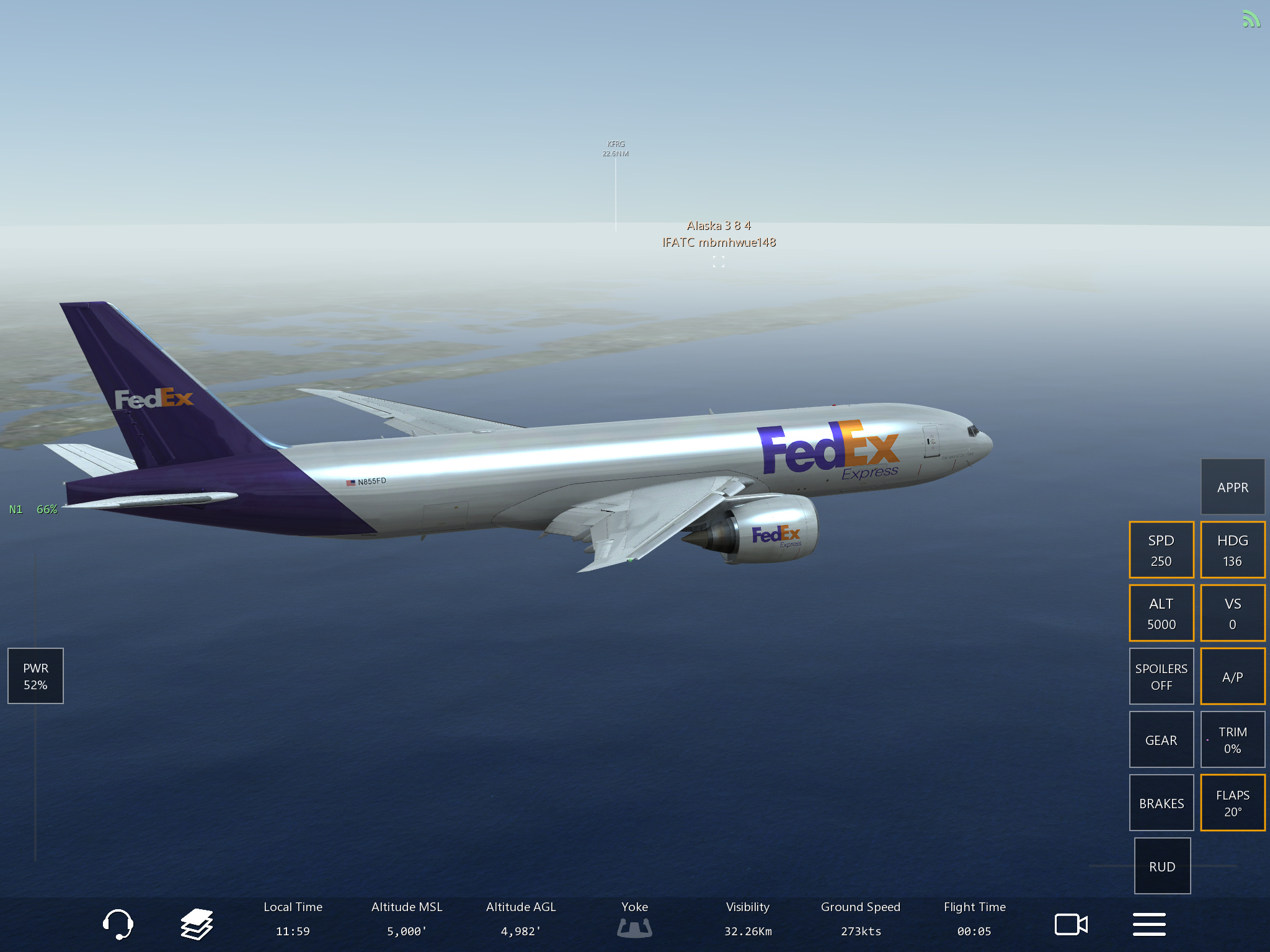
Task: Open the hamburger main menu
Action: [1149, 924]
